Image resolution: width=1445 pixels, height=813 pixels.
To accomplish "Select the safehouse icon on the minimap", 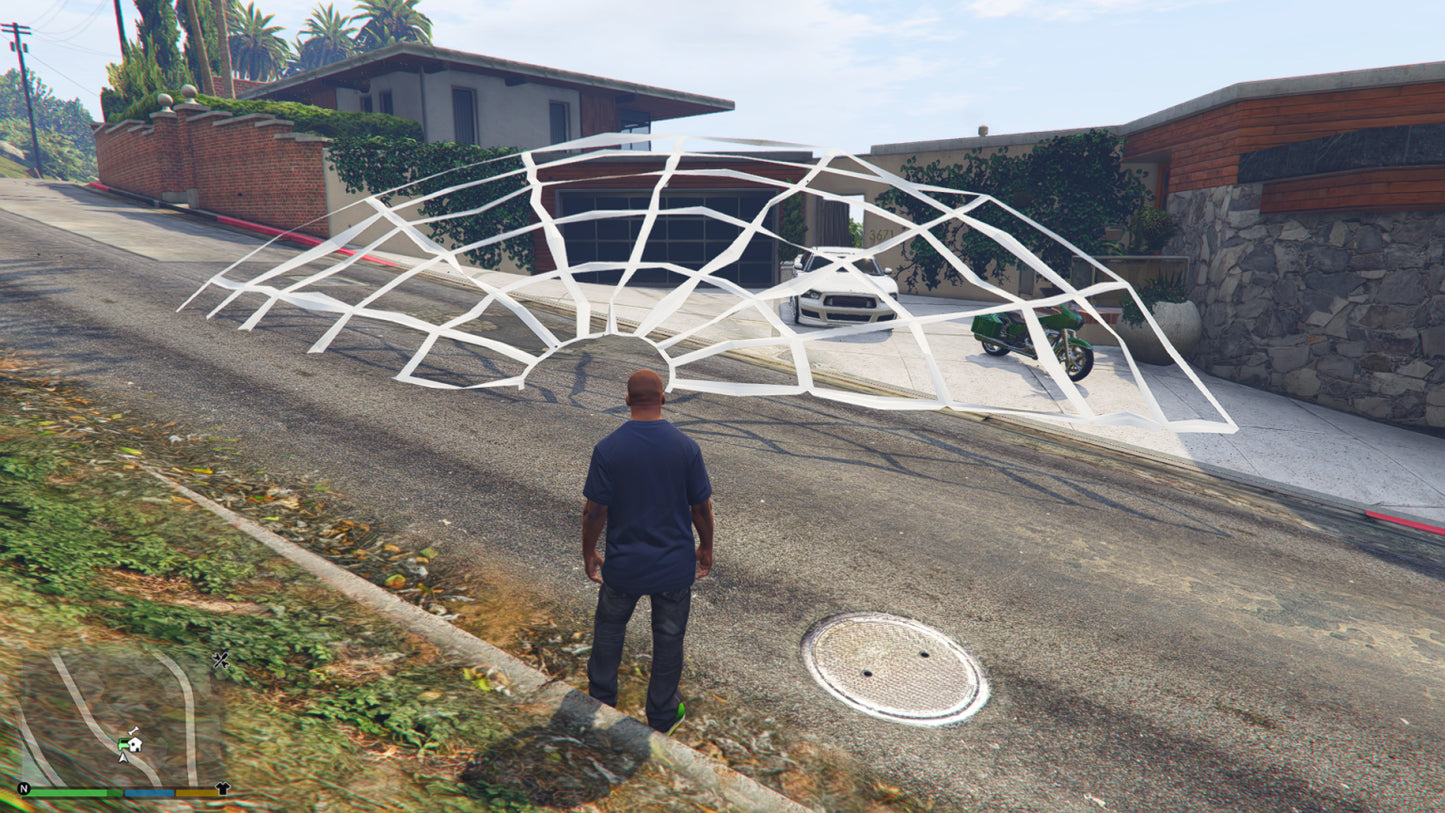I will [135, 744].
